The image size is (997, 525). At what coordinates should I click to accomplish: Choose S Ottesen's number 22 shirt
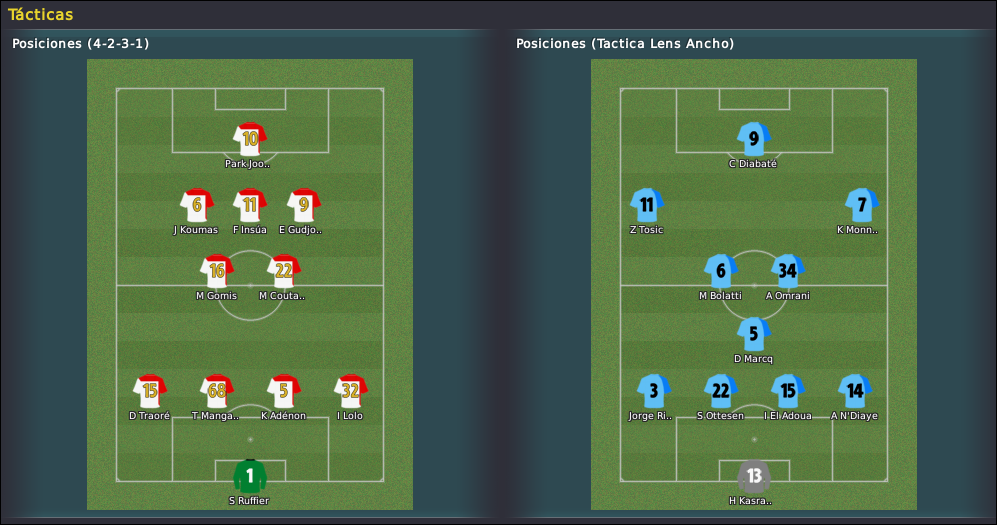[x=721, y=391]
